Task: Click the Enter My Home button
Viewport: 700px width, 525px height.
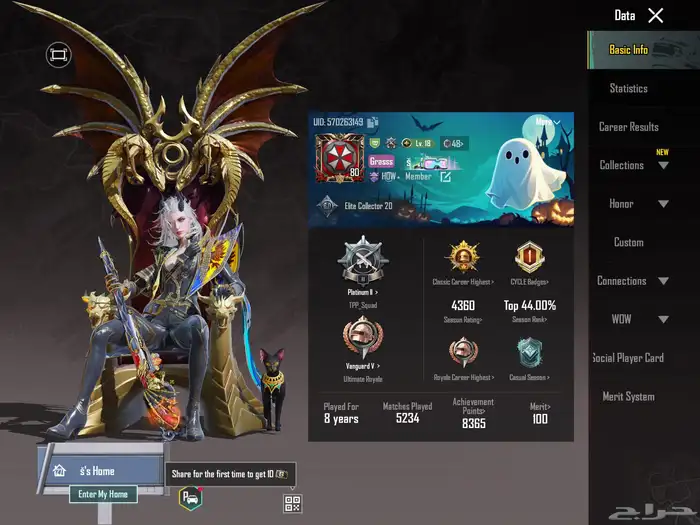Action: tap(102, 494)
